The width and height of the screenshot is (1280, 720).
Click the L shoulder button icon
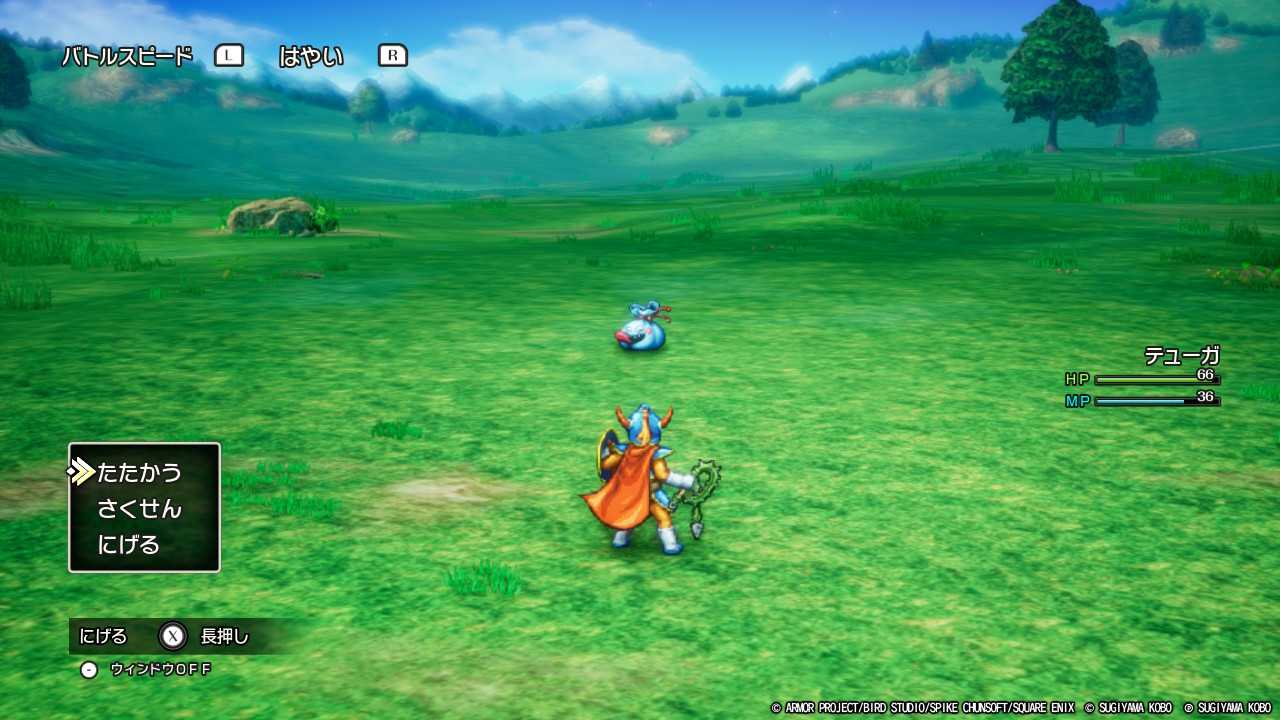[x=228, y=55]
